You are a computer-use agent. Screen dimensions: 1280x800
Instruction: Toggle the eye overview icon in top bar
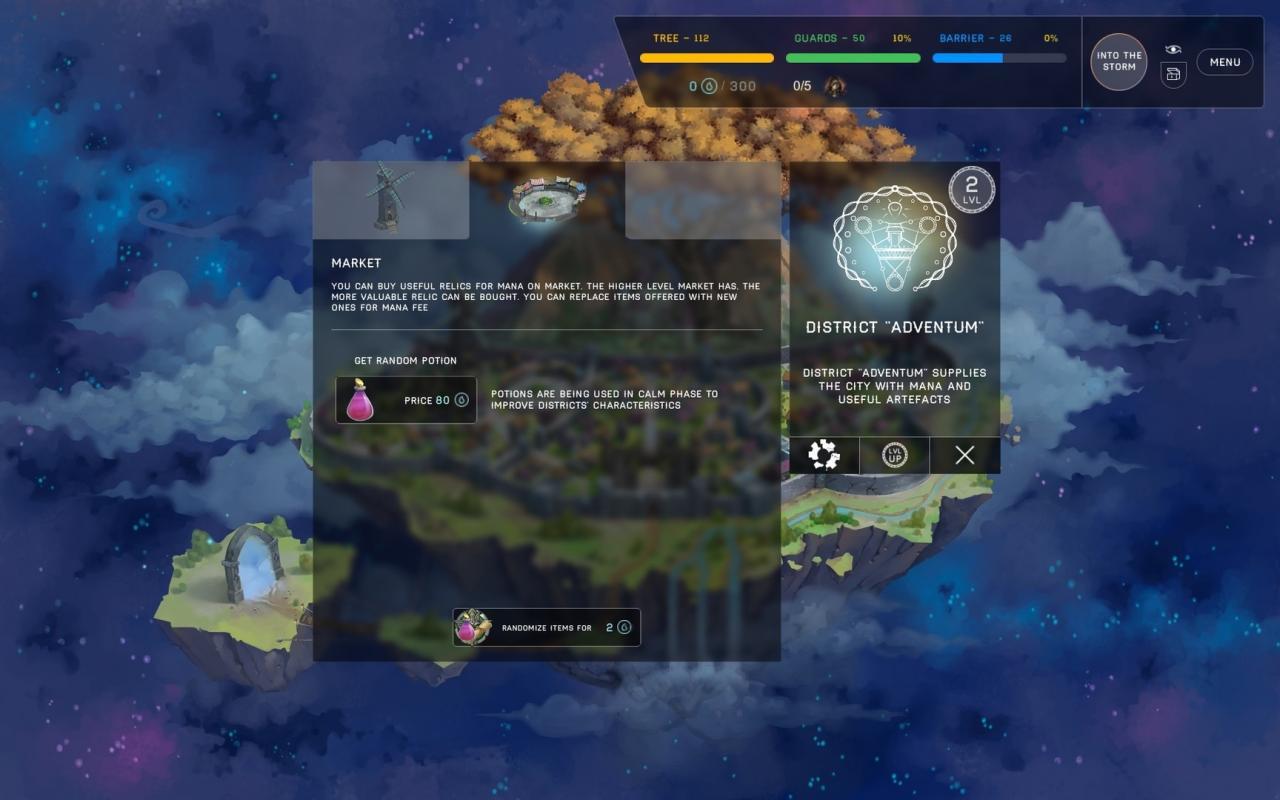(x=1172, y=48)
